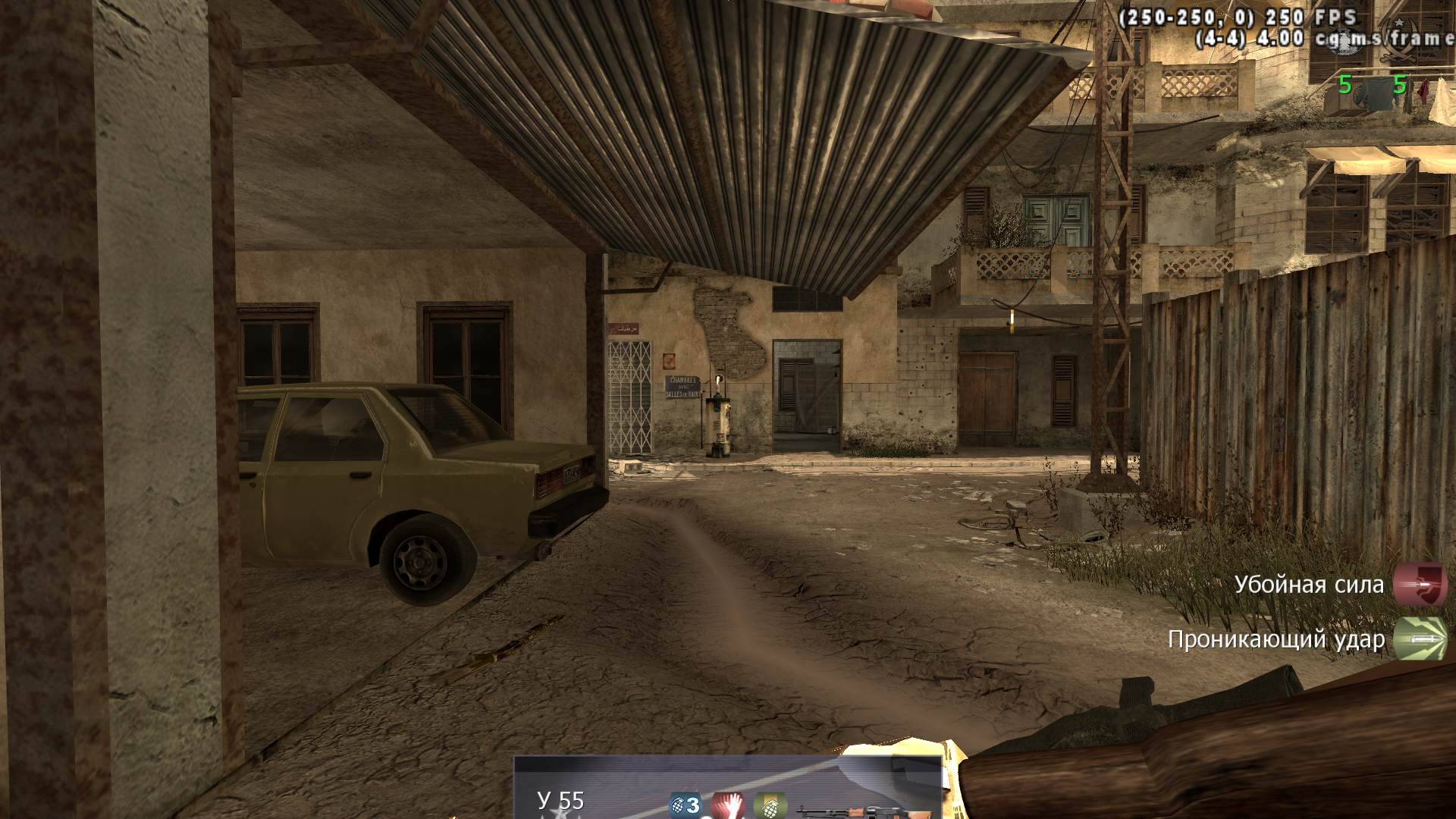Screen dimensions: 1456x819
Task: Click the blue special grenade icon
Action: coord(684,805)
